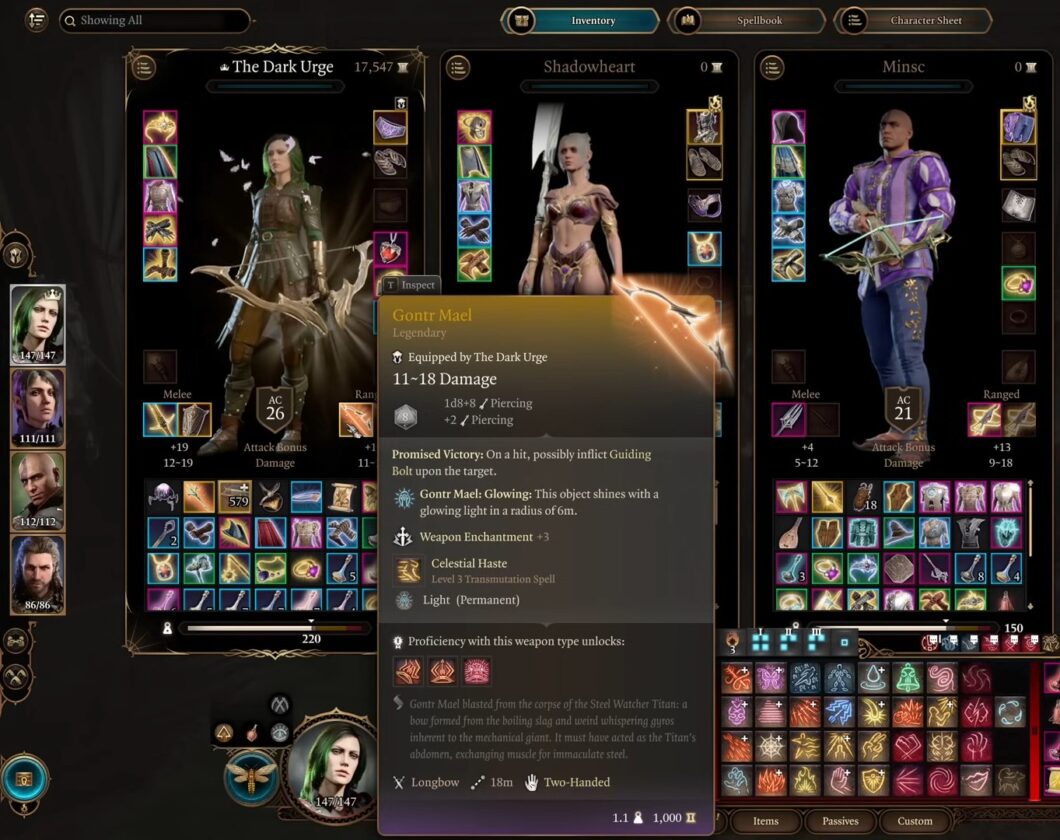This screenshot has width=1060, height=840.
Task: Select the red heart amulet on Dark Urge
Action: coord(390,248)
